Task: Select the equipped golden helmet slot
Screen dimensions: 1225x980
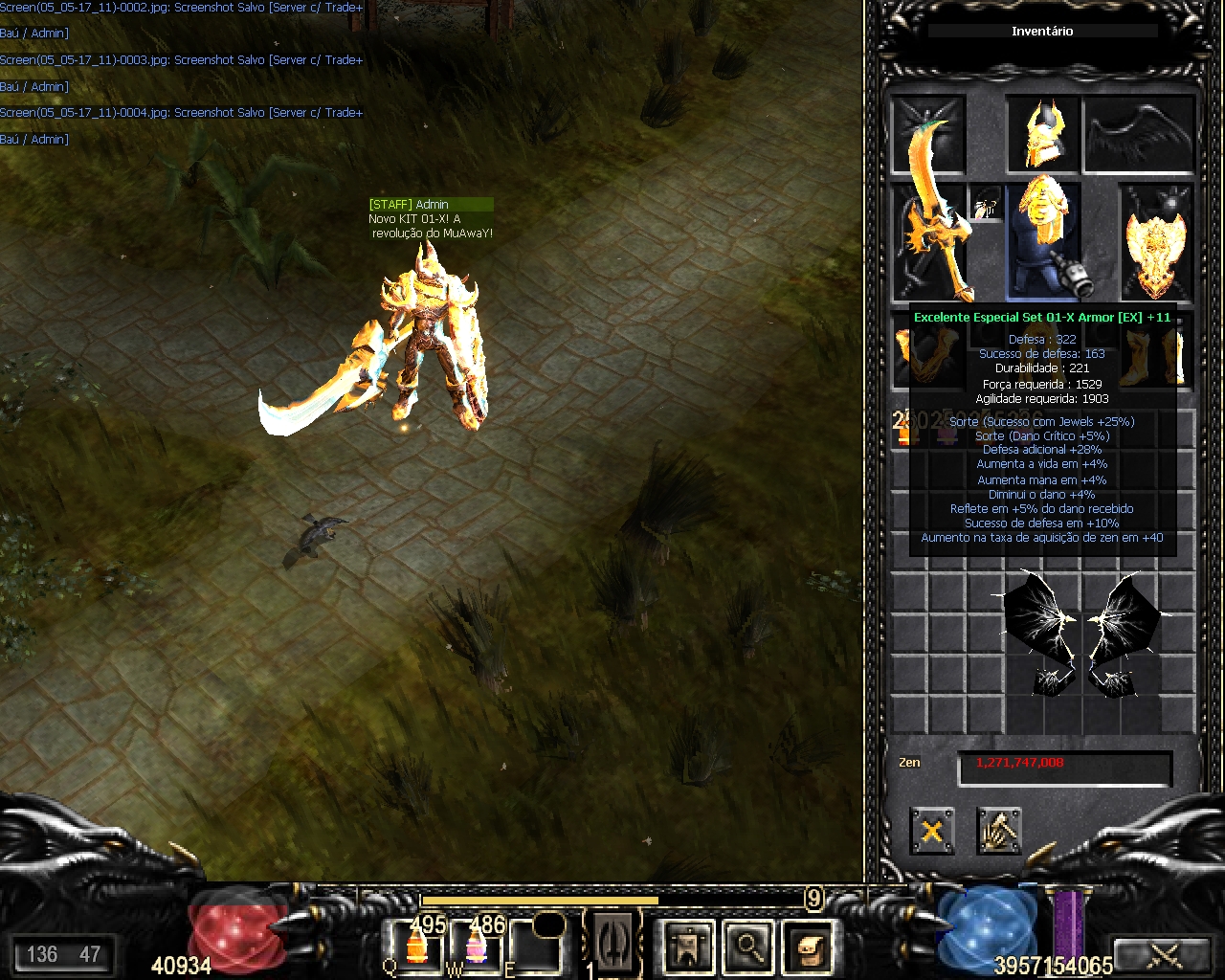Action: (x=1042, y=134)
